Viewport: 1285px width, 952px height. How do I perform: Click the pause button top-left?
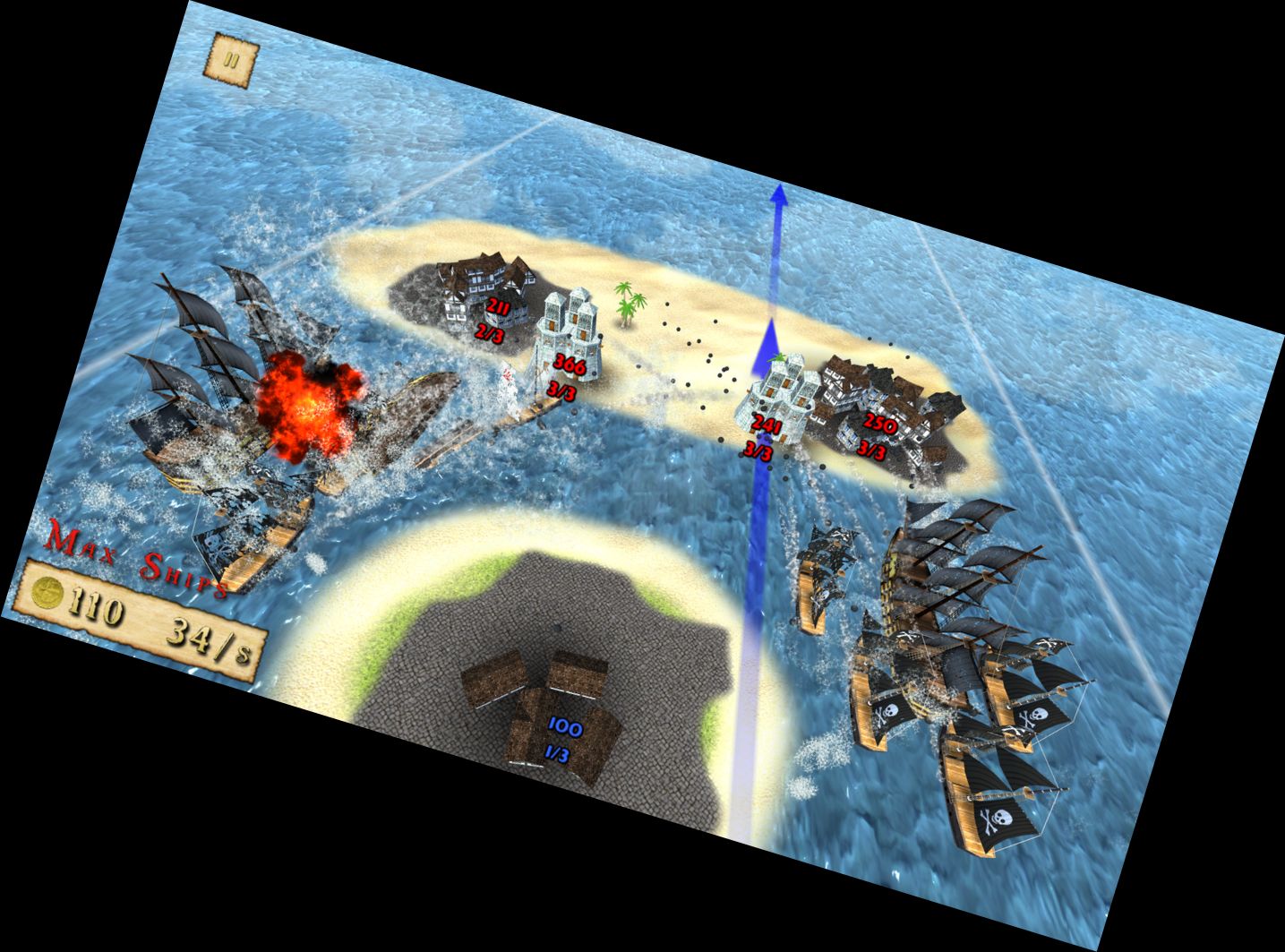pyautogui.click(x=233, y=60)
